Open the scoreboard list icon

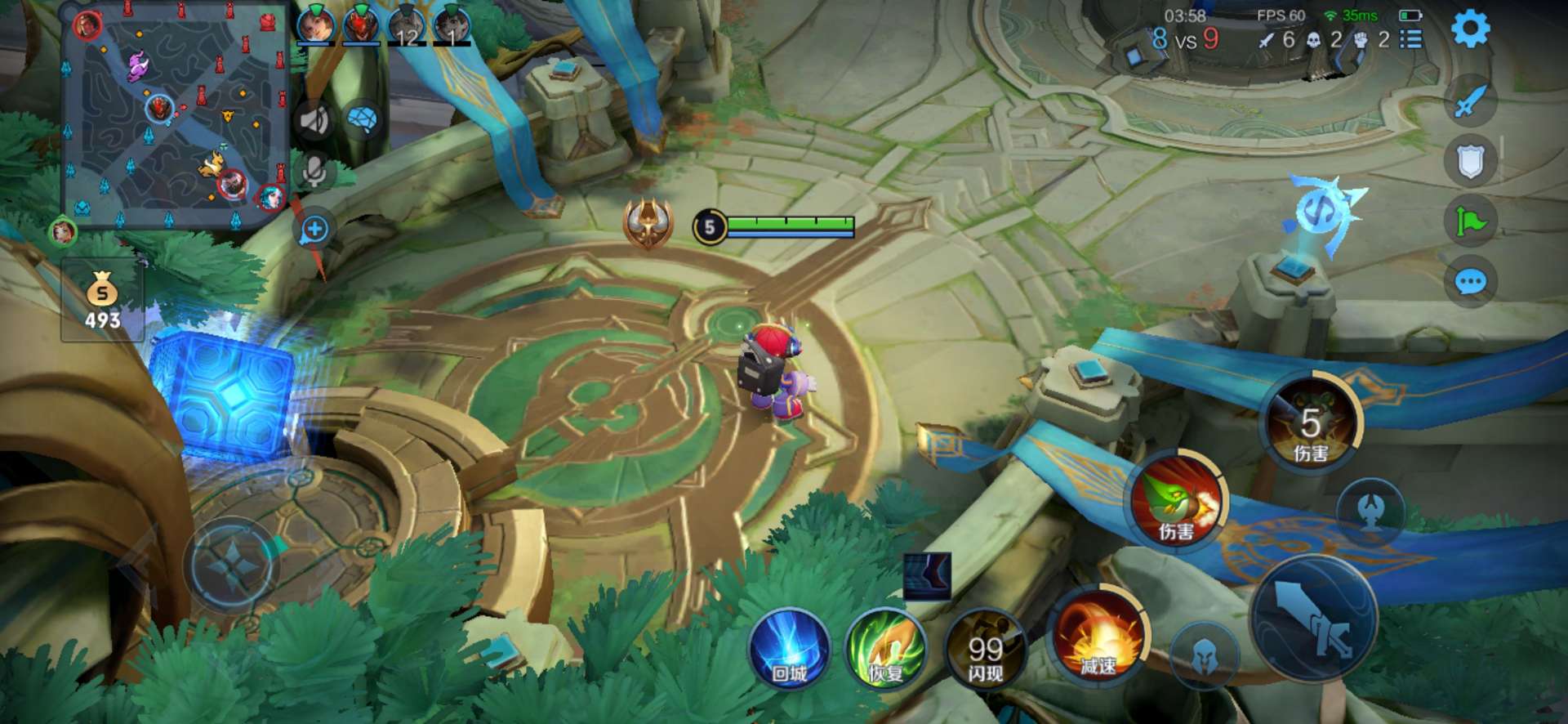pos(1410,39)
